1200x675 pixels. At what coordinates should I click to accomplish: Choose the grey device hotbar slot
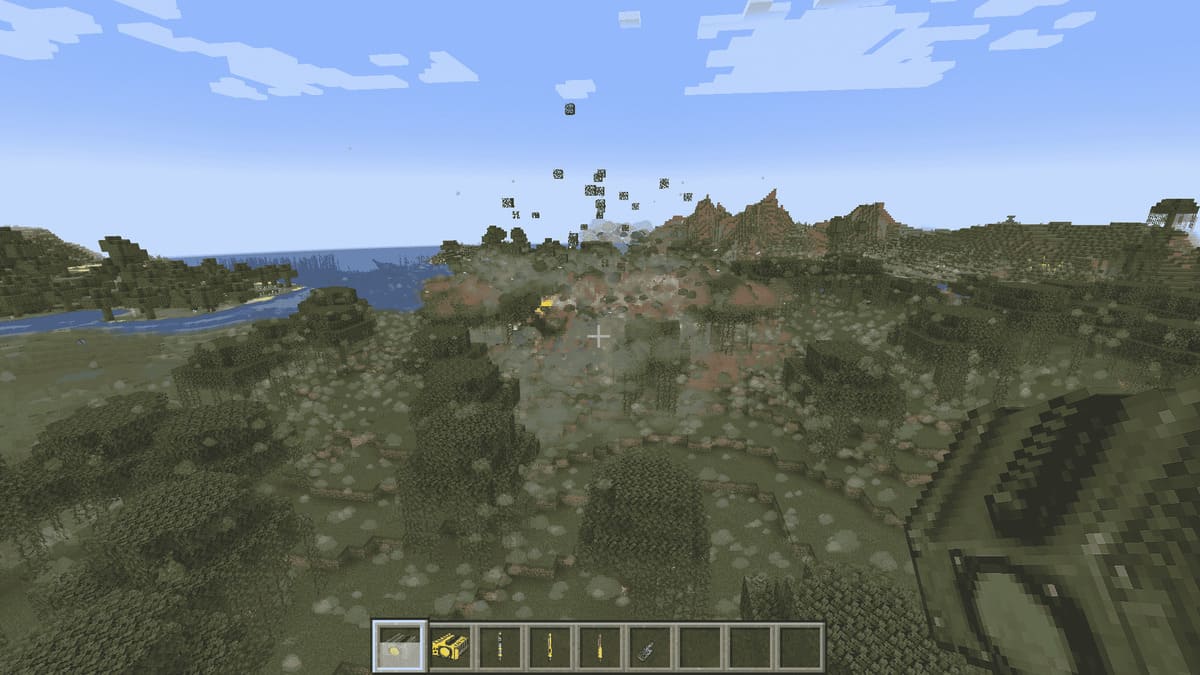[x=649, y=647]
